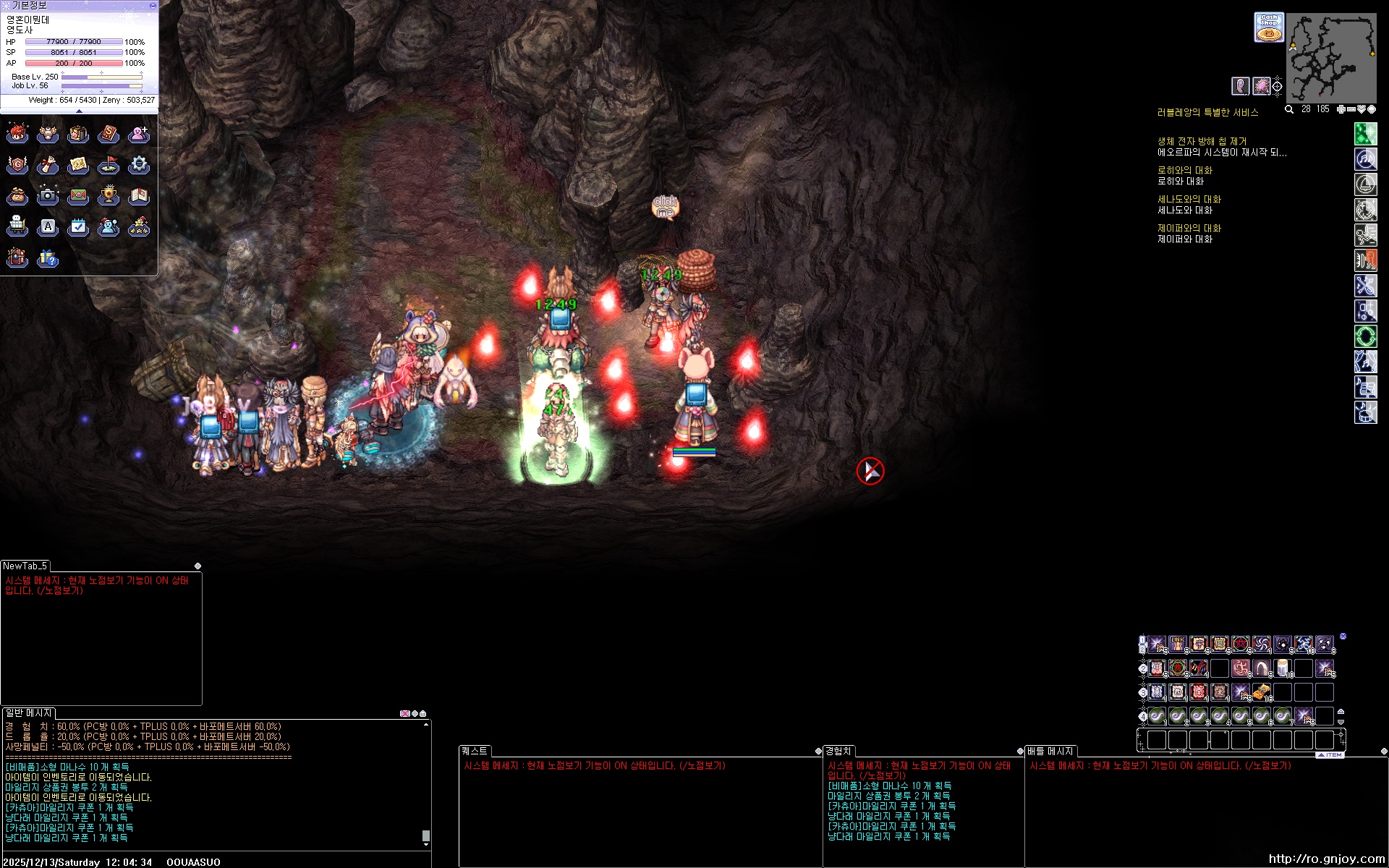Use the white potion bottle hotbar slot

[1283, 668]
